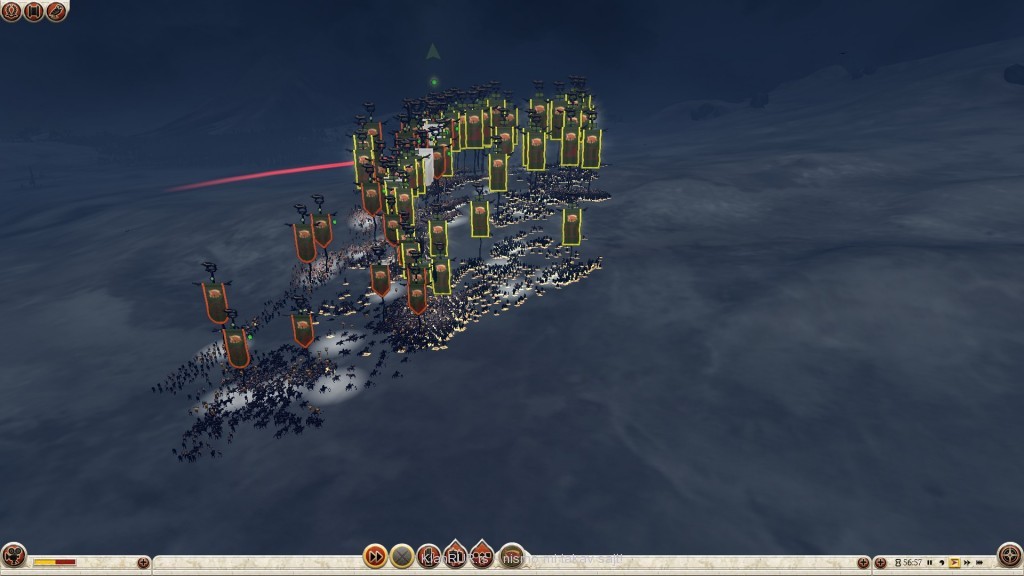The height and width of the screenshot is (576, 1024).
Task: Set battle speed to fastest
Action: [x=980, y=562]
